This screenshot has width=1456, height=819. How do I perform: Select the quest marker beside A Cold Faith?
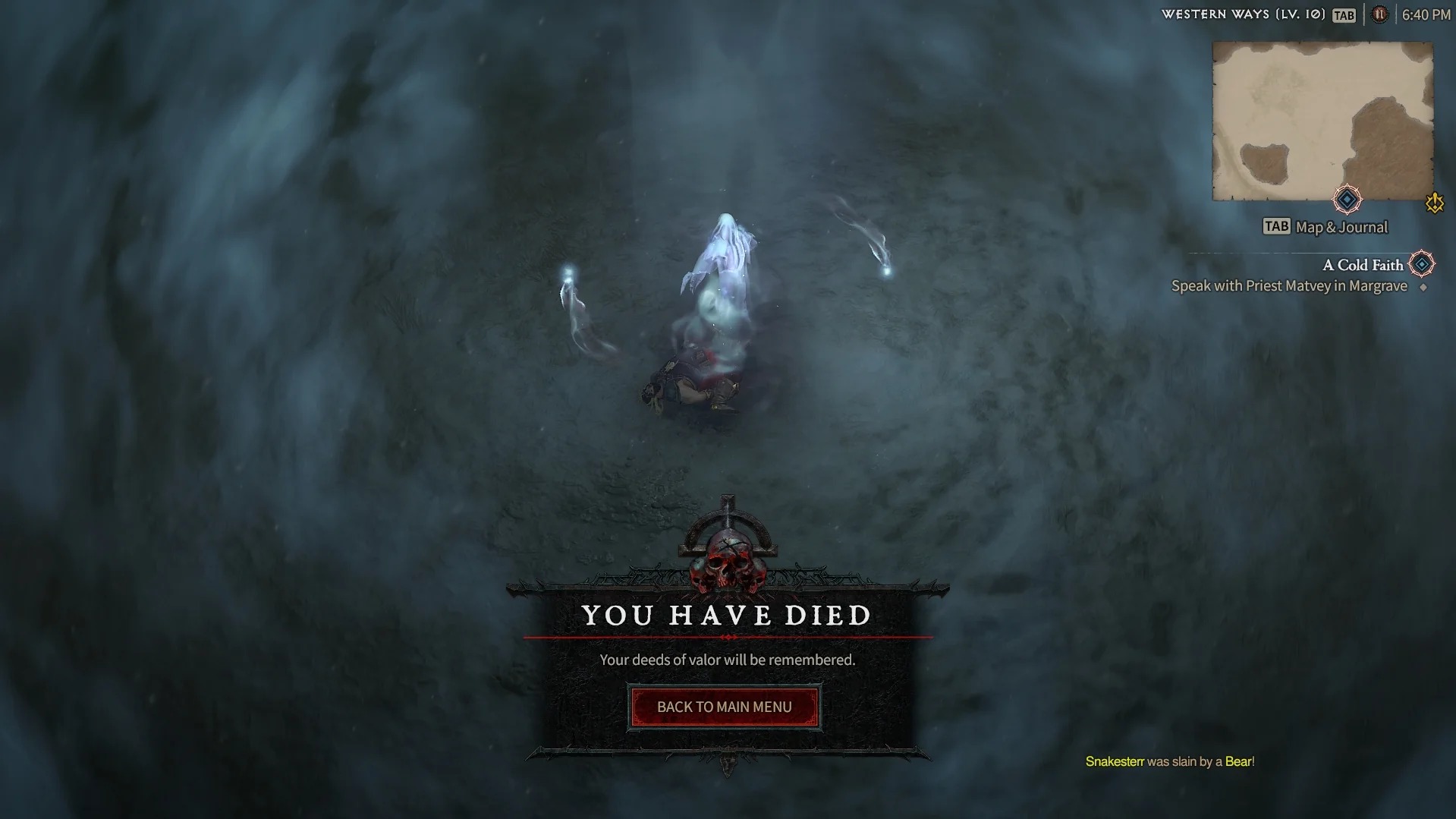(x=1420, y=264)
